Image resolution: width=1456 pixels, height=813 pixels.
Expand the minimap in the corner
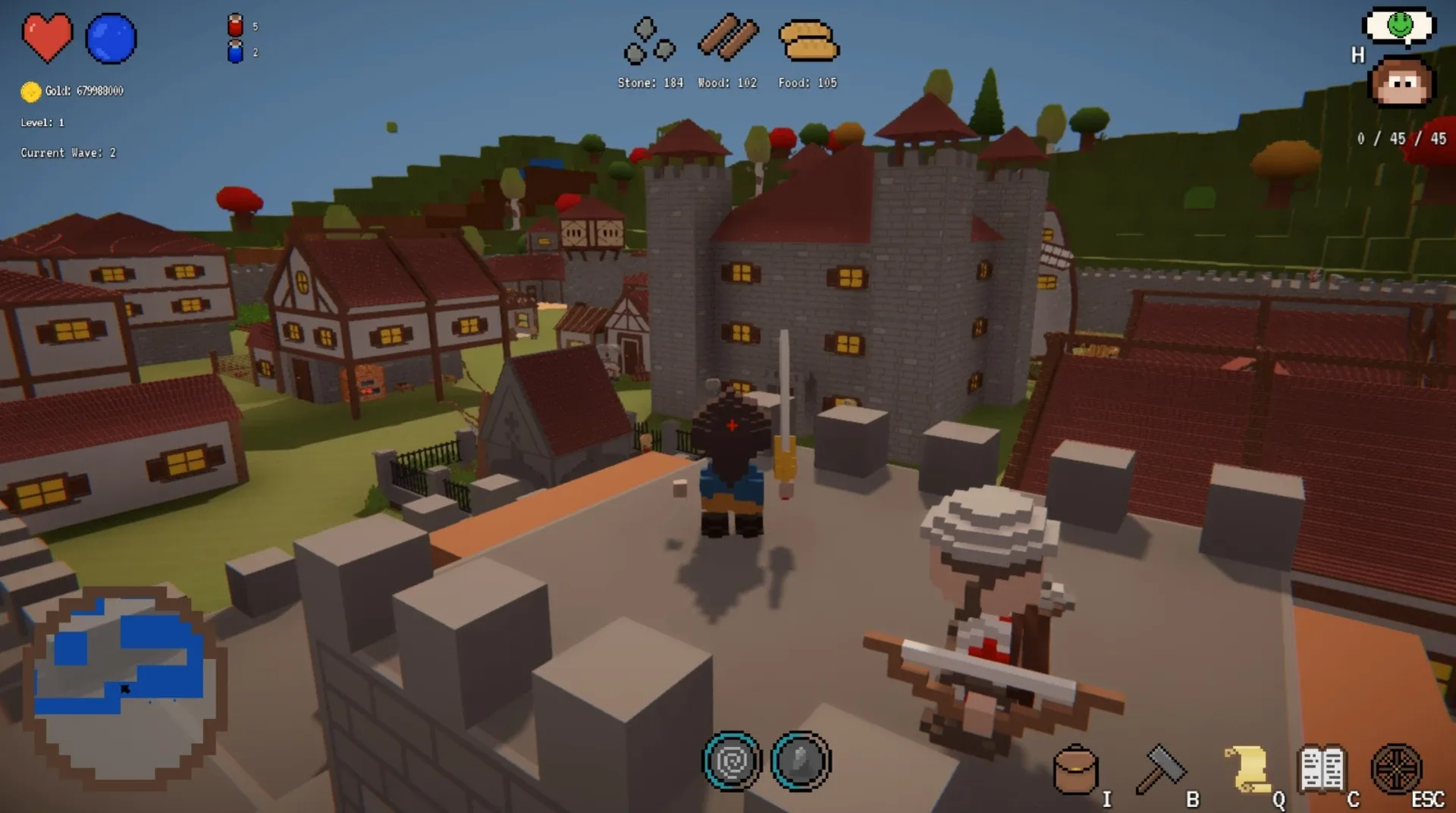(125, 686)
